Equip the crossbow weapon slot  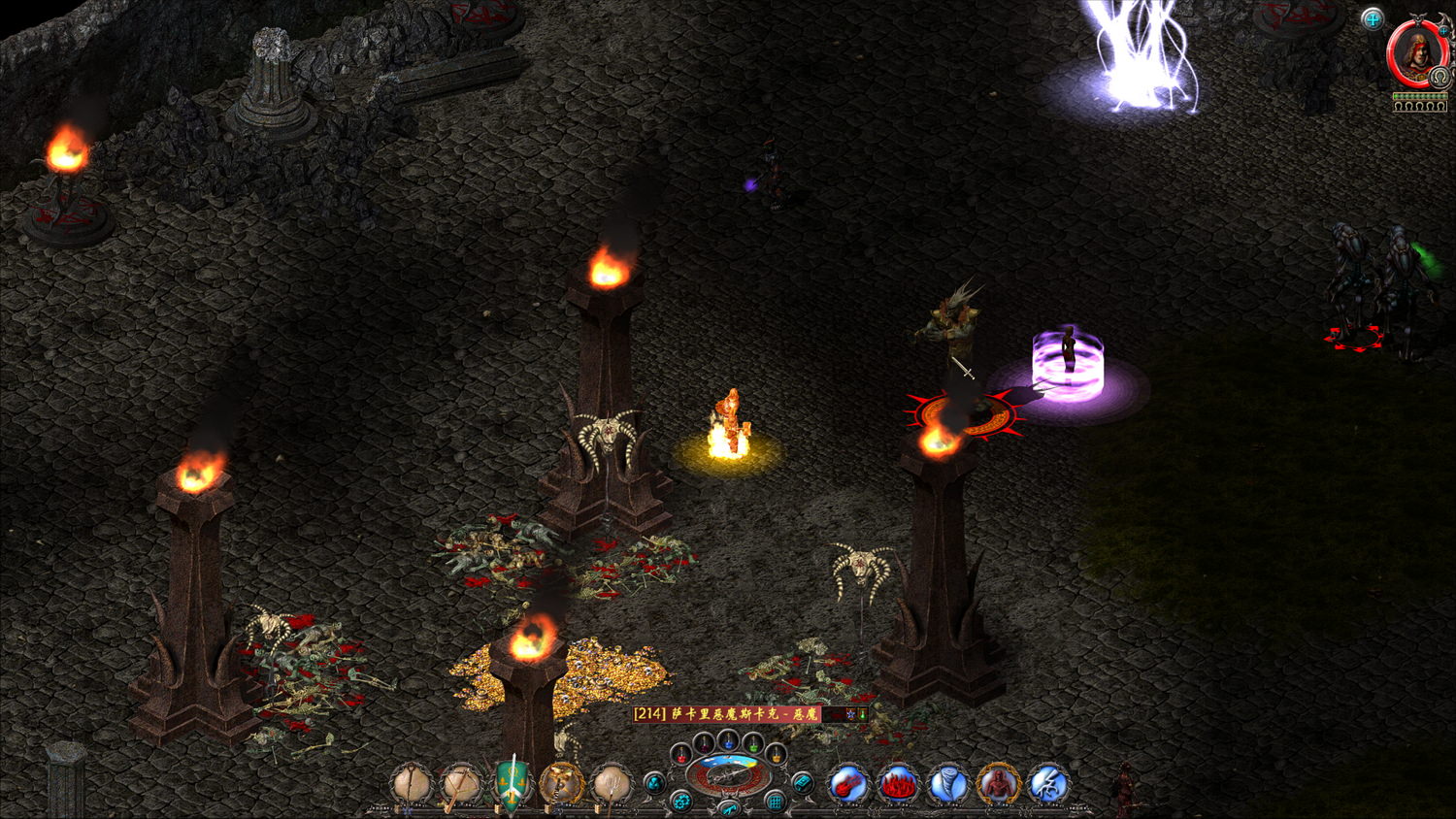pyautogui.click(x=461, y=784)
